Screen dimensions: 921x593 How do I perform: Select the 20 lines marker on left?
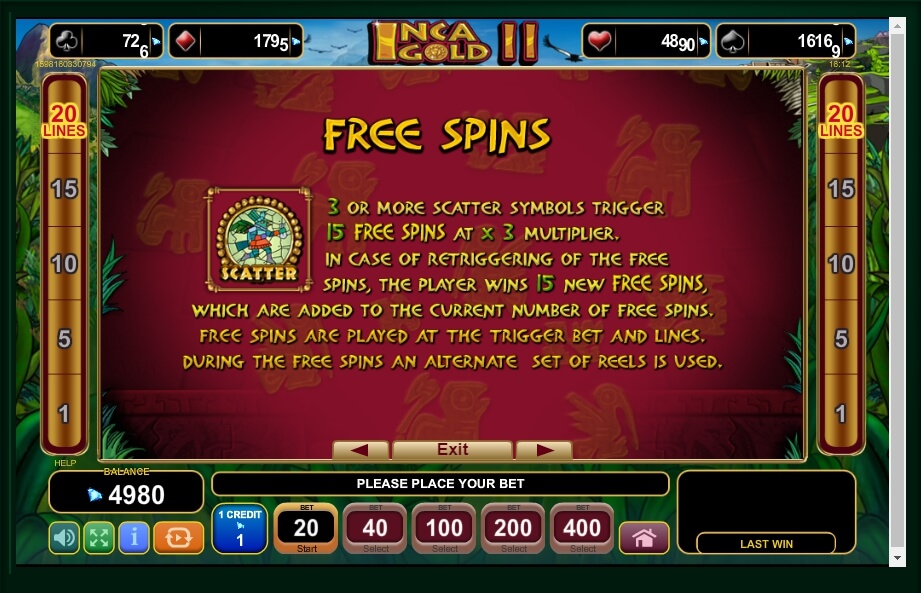(64, 120)
